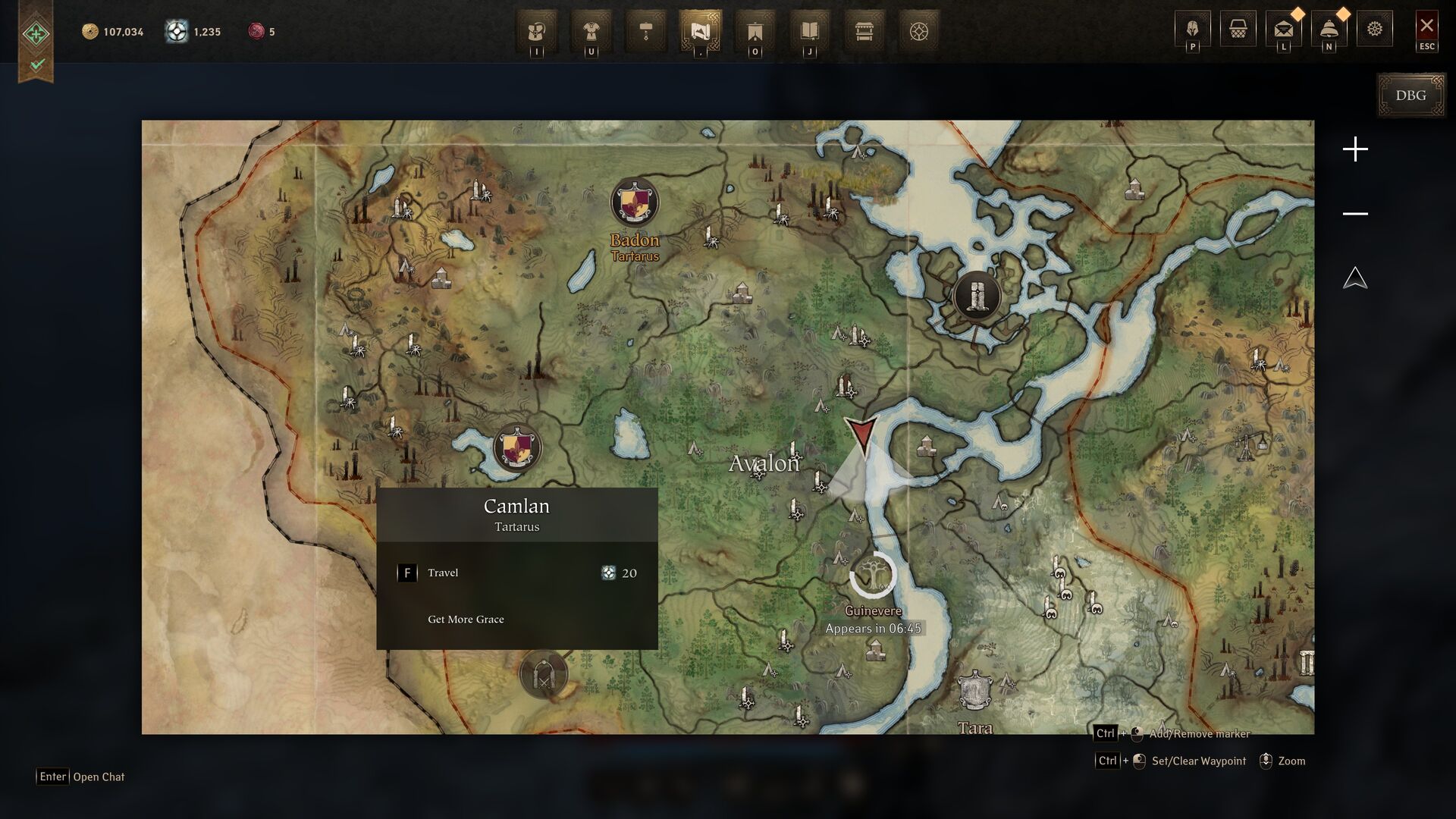Open the helmet character menu
Image resolution: width=1456 pixels, height=819 pixels.
(x=1192, y=29)
